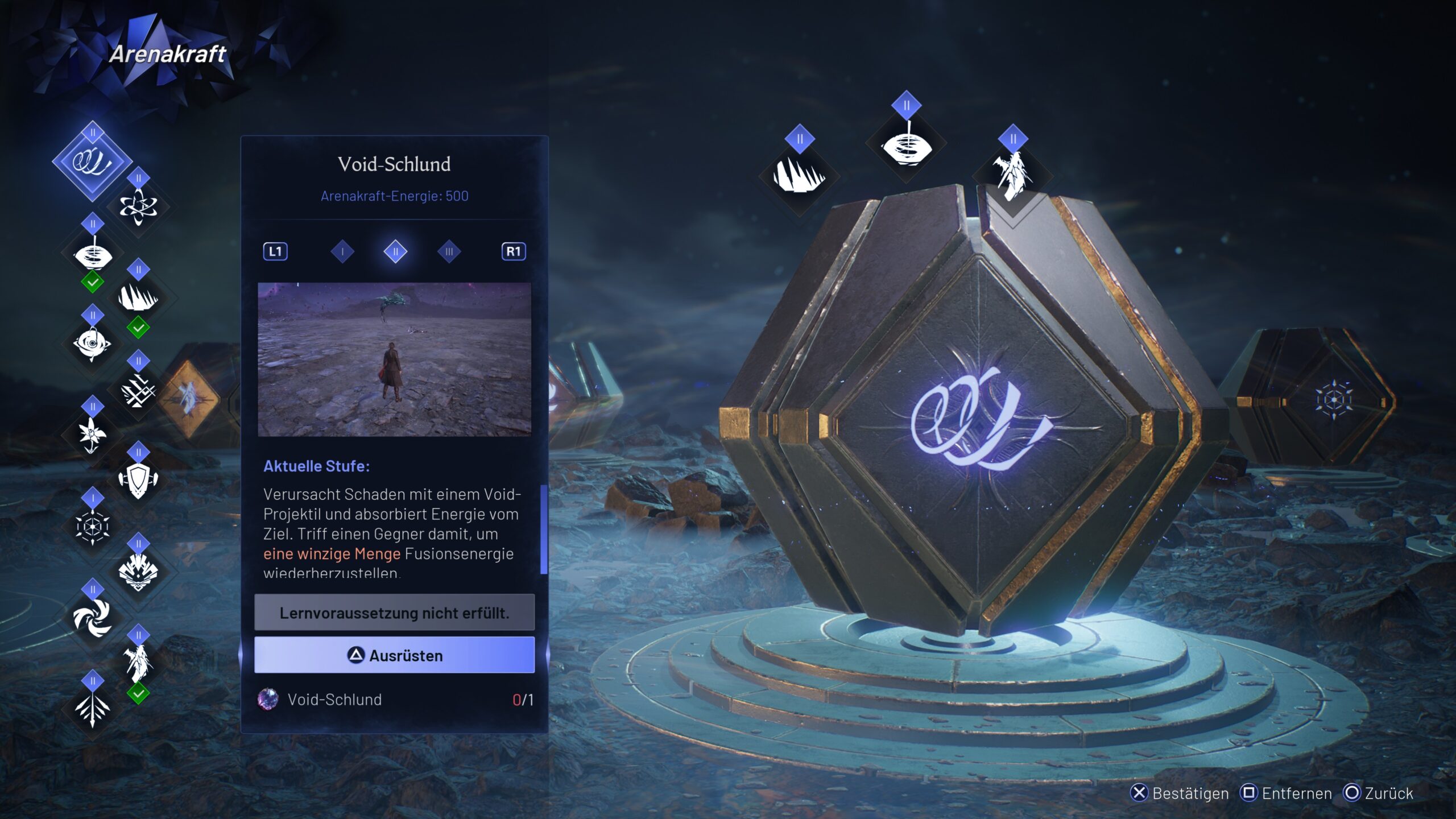Switch to skill level III tab
This screenshot has height=819, width=1456.
(x=449, y=251)
